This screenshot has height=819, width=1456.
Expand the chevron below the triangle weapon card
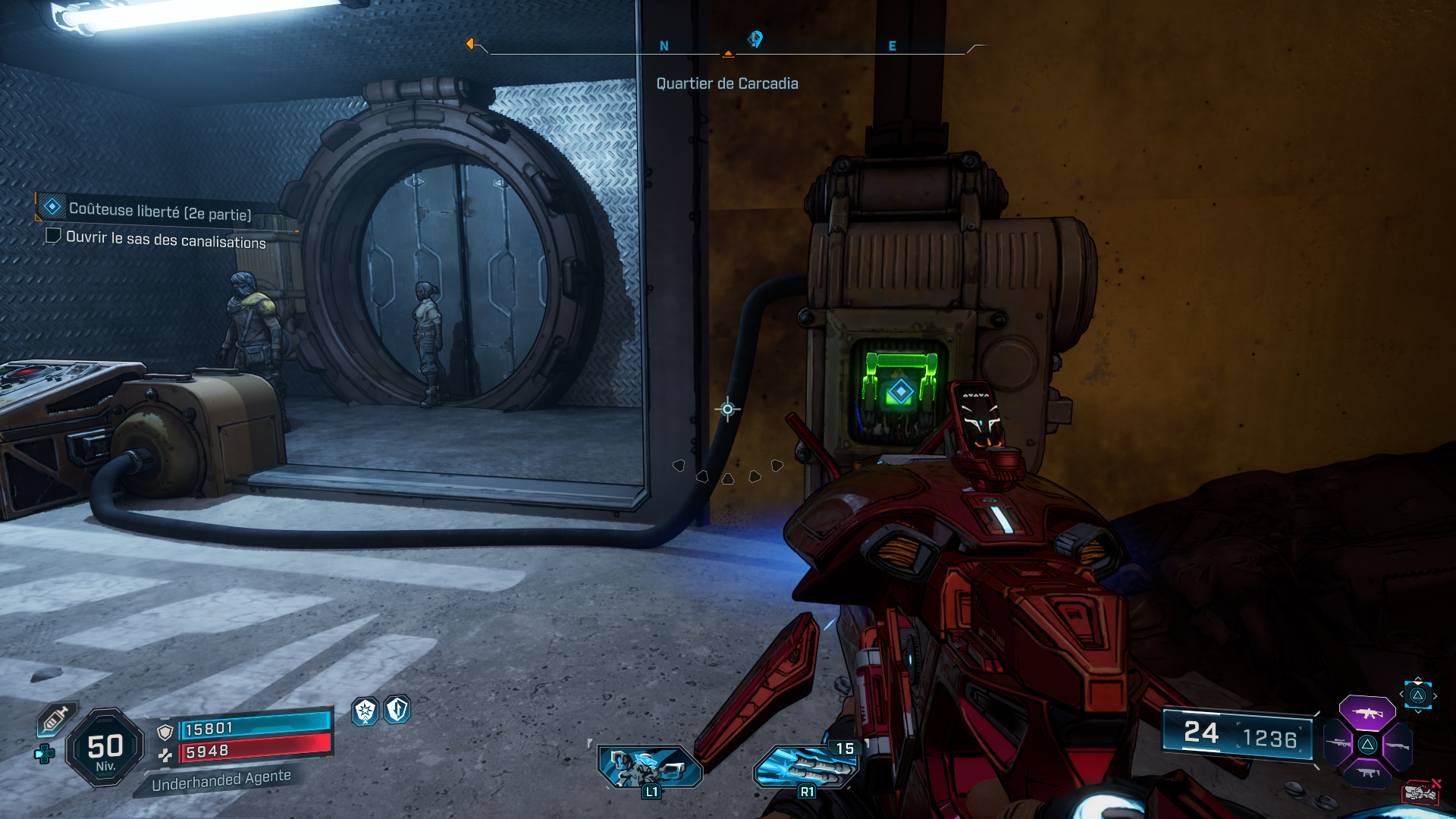pos(1418,711)
